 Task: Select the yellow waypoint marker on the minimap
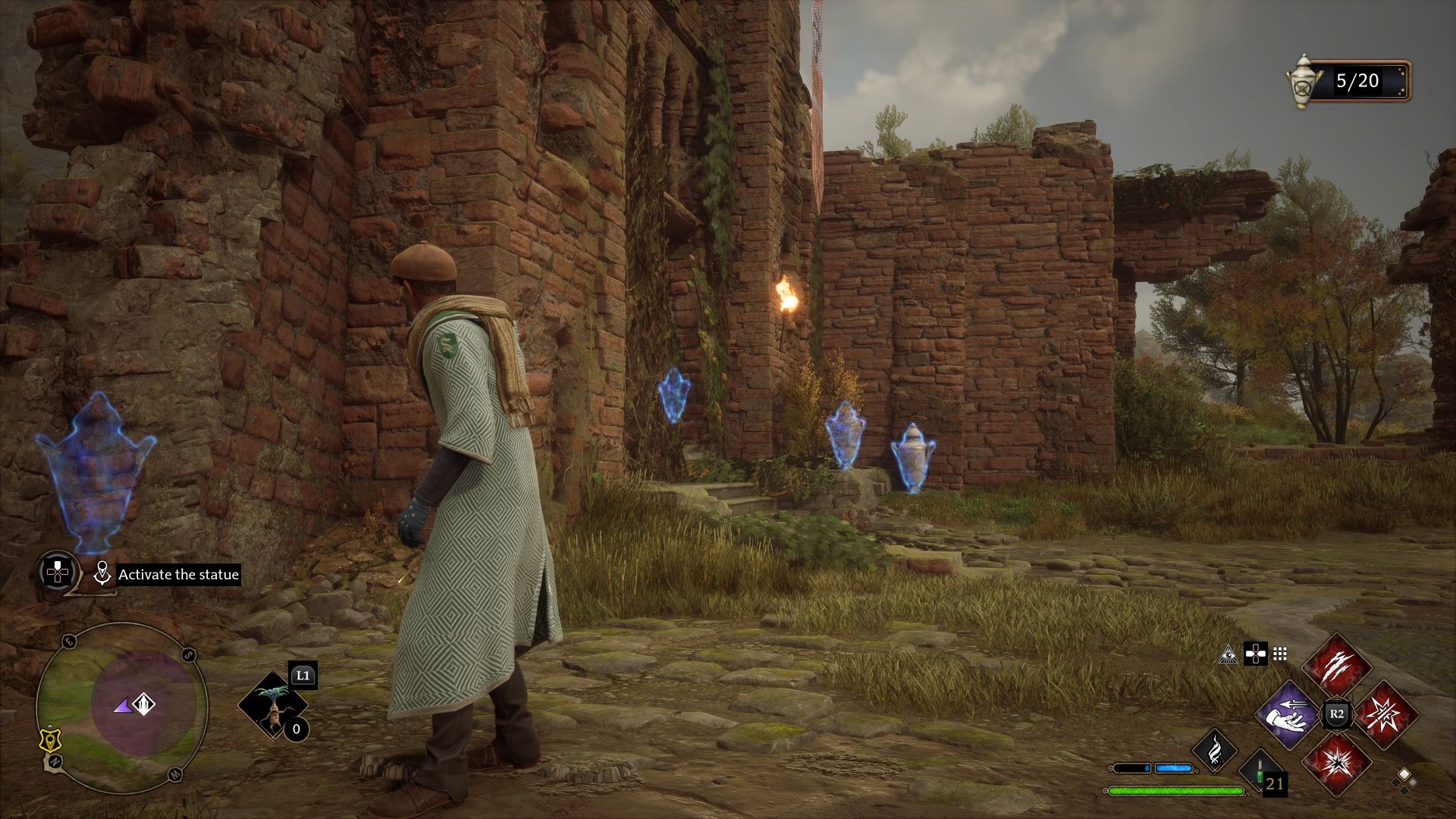(51, 740)
